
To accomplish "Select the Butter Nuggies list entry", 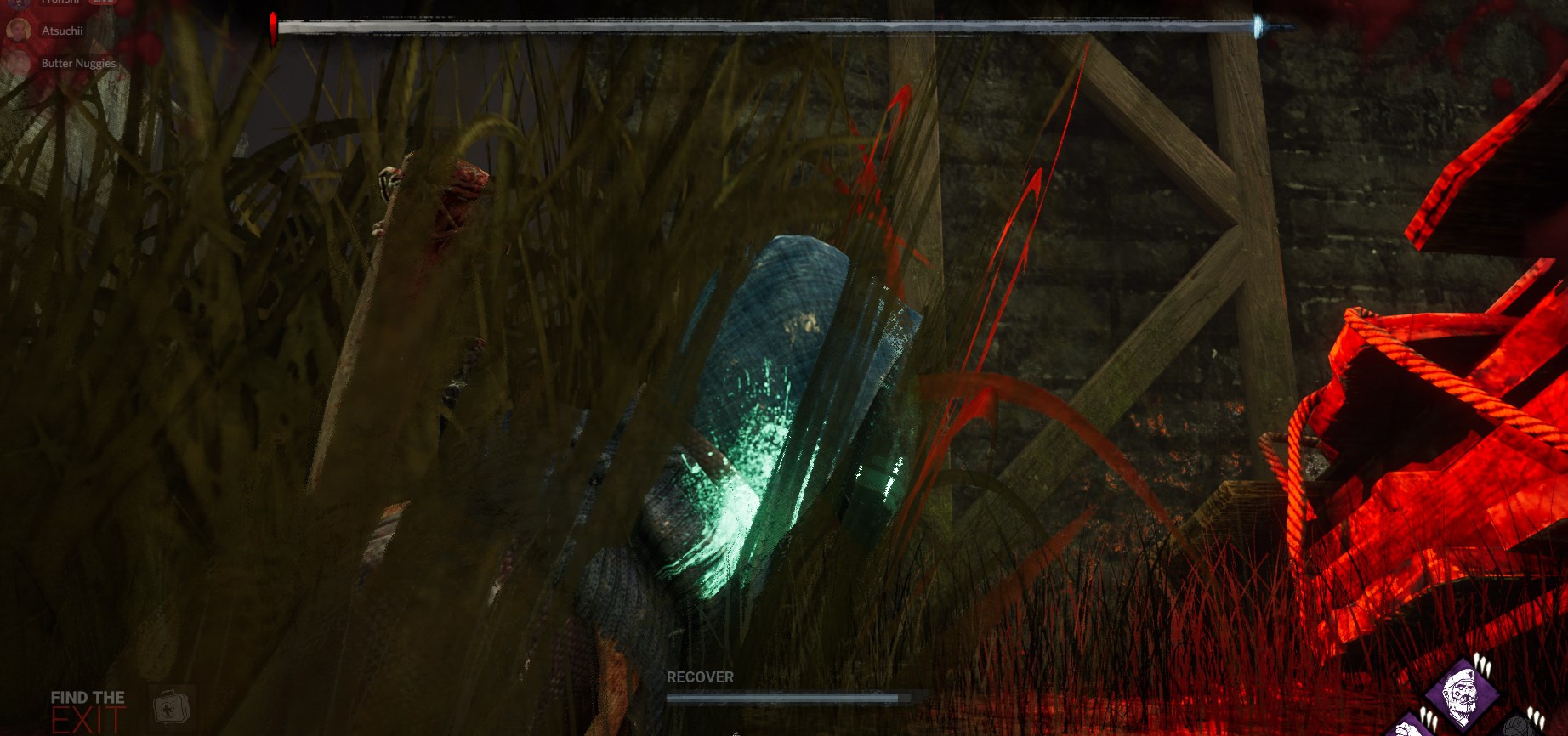I will pos(77,64).
